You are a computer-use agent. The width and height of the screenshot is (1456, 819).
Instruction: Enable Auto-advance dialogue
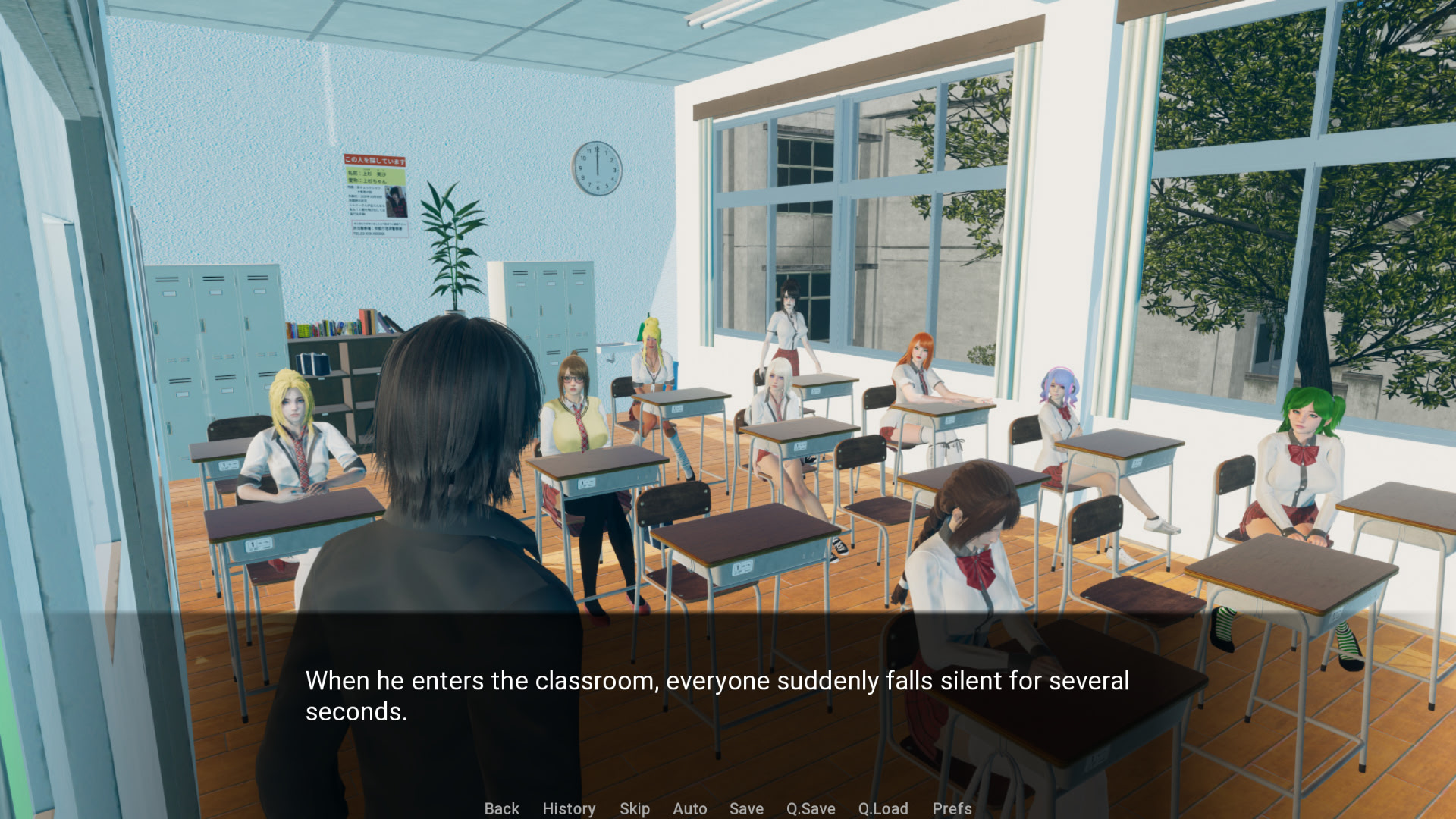click(689, 808)
